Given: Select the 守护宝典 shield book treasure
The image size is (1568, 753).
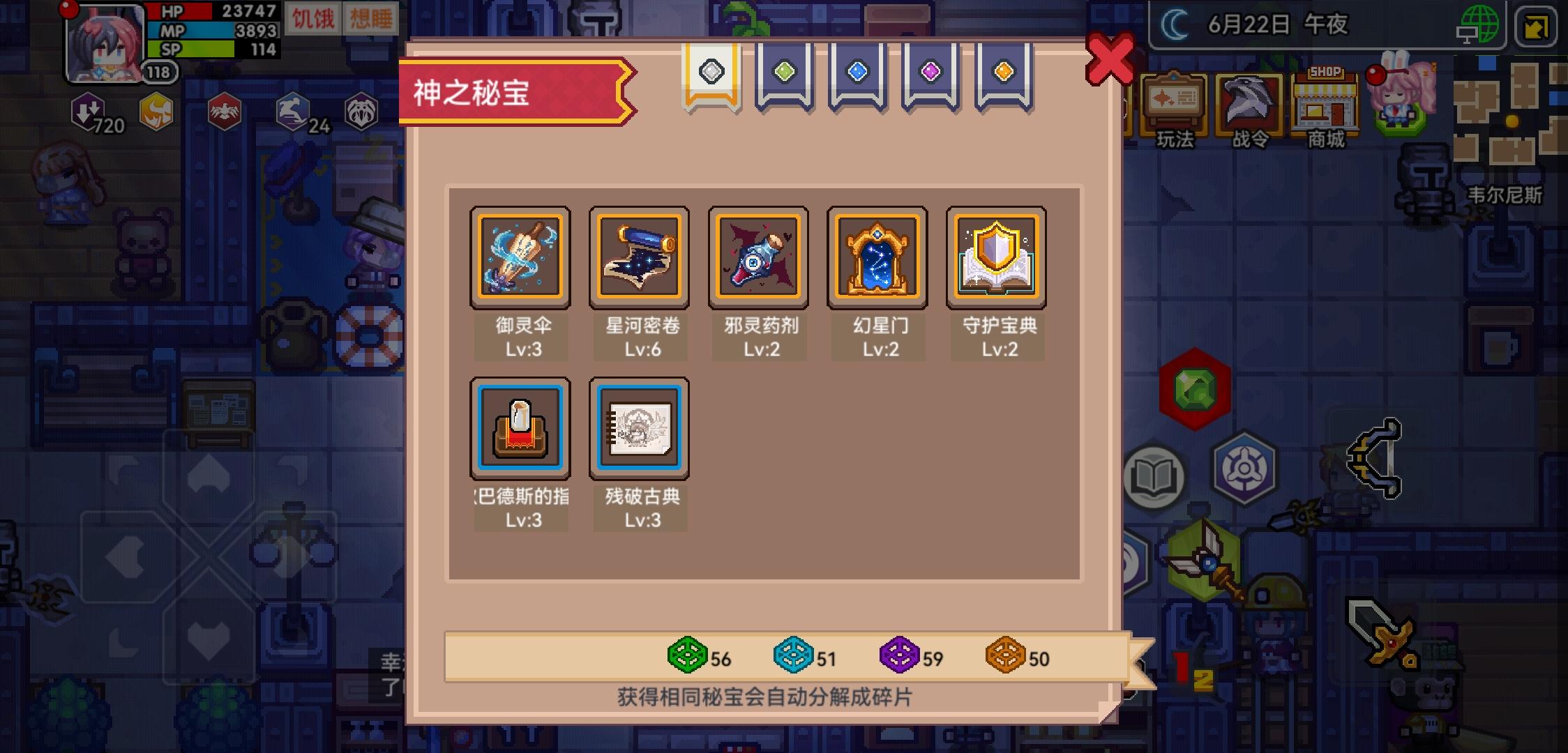Looking at the screenshot, I should click(997, 257).
